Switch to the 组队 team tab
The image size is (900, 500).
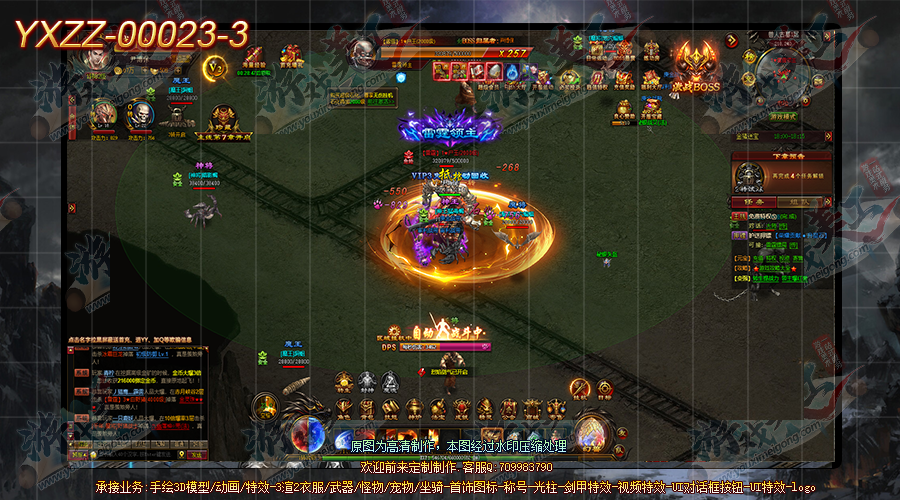point(800,201)
